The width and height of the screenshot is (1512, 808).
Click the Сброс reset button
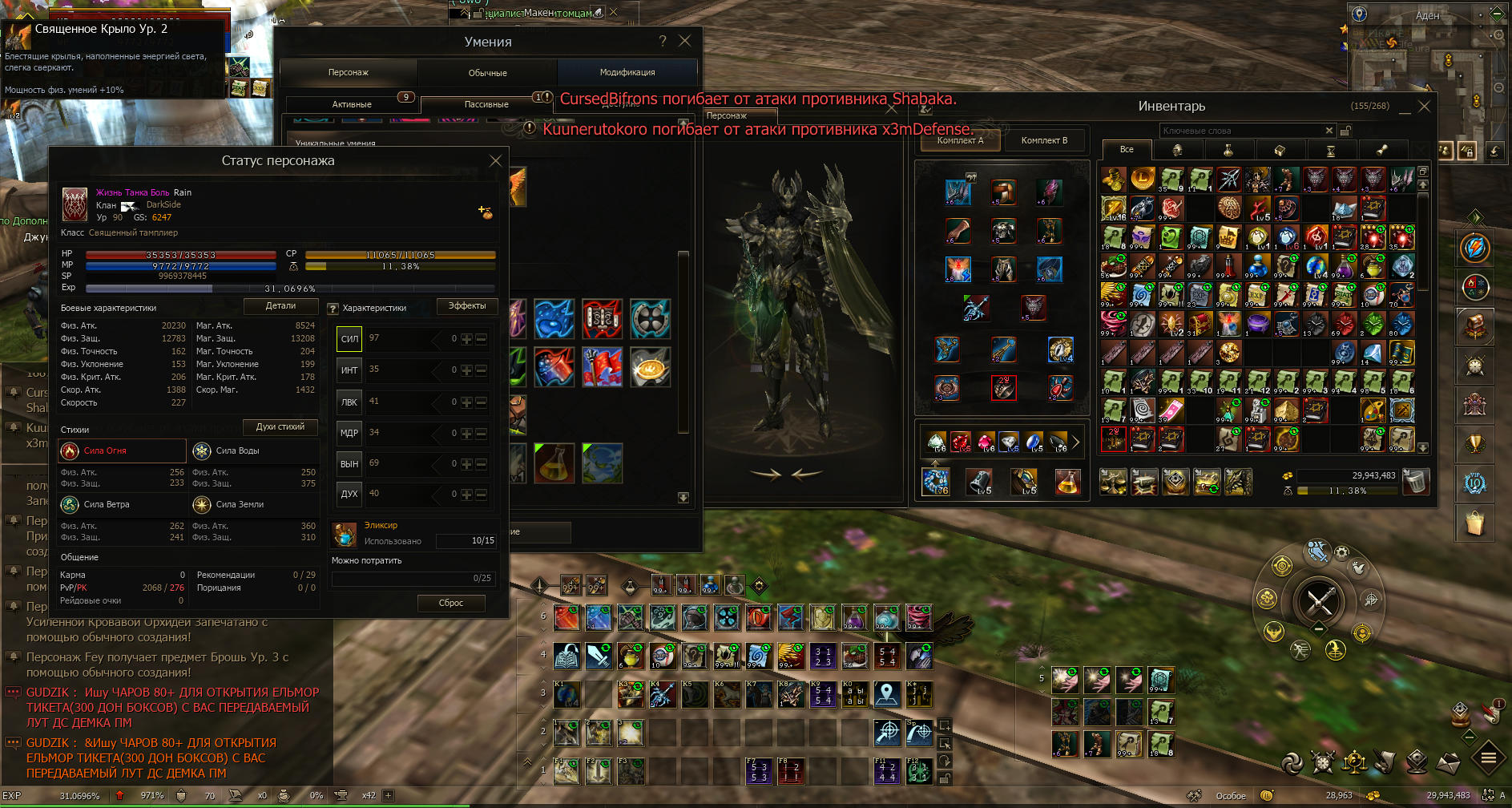[x=451, y=603]
